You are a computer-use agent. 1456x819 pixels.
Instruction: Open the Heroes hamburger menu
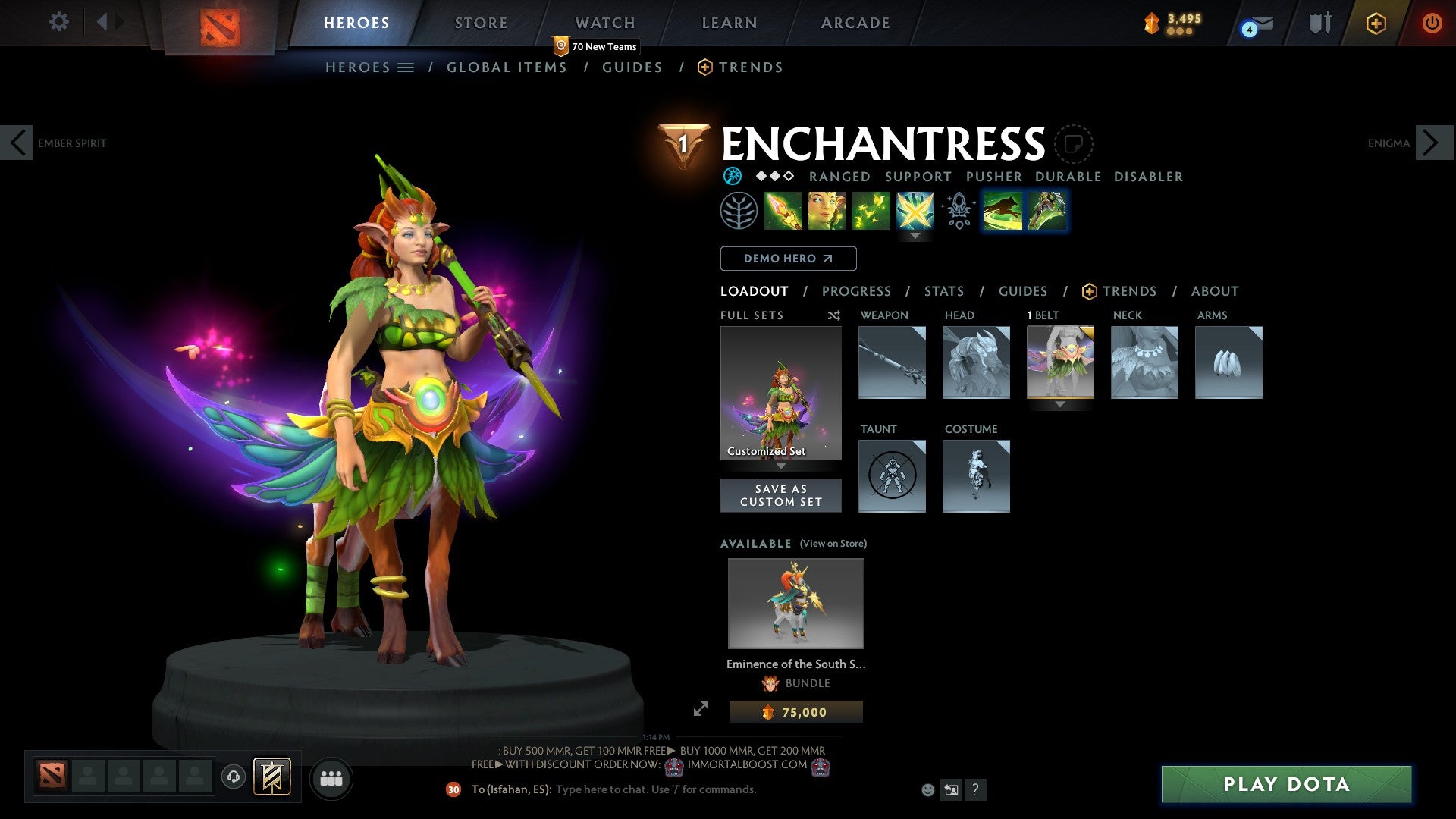[x=406, y=67]
